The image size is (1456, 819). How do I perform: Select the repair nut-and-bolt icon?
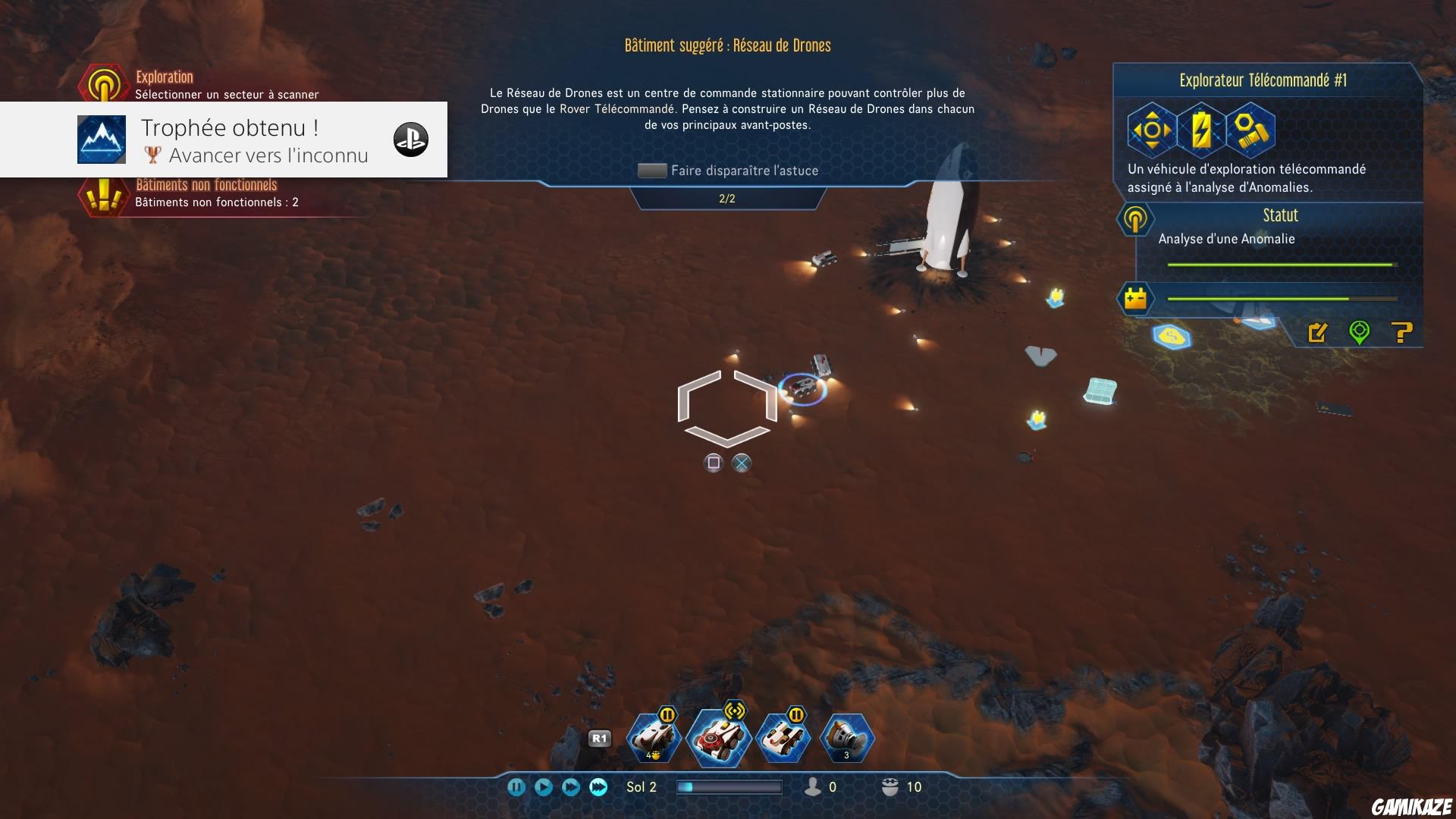click(1253, 129)
